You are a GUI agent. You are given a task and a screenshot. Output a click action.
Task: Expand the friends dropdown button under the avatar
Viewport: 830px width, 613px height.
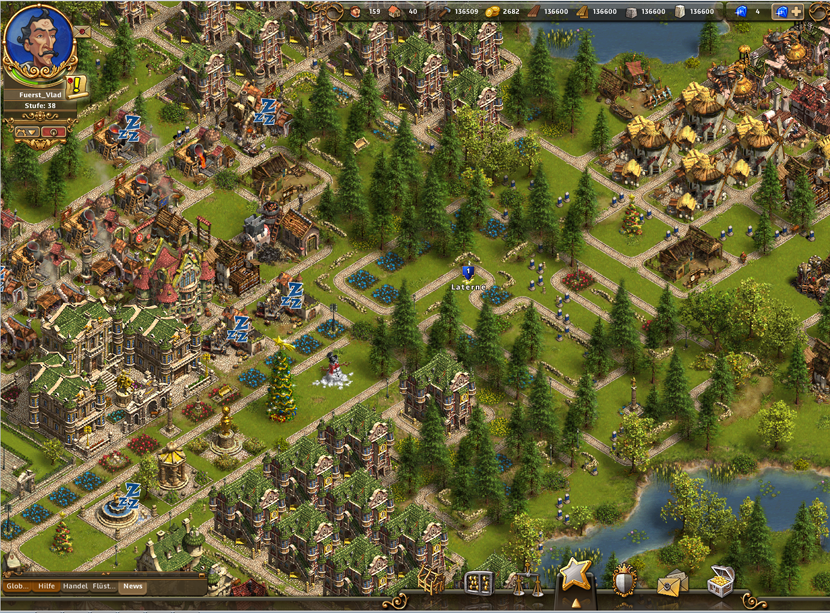pyautogui.click(x=27, y=131)
